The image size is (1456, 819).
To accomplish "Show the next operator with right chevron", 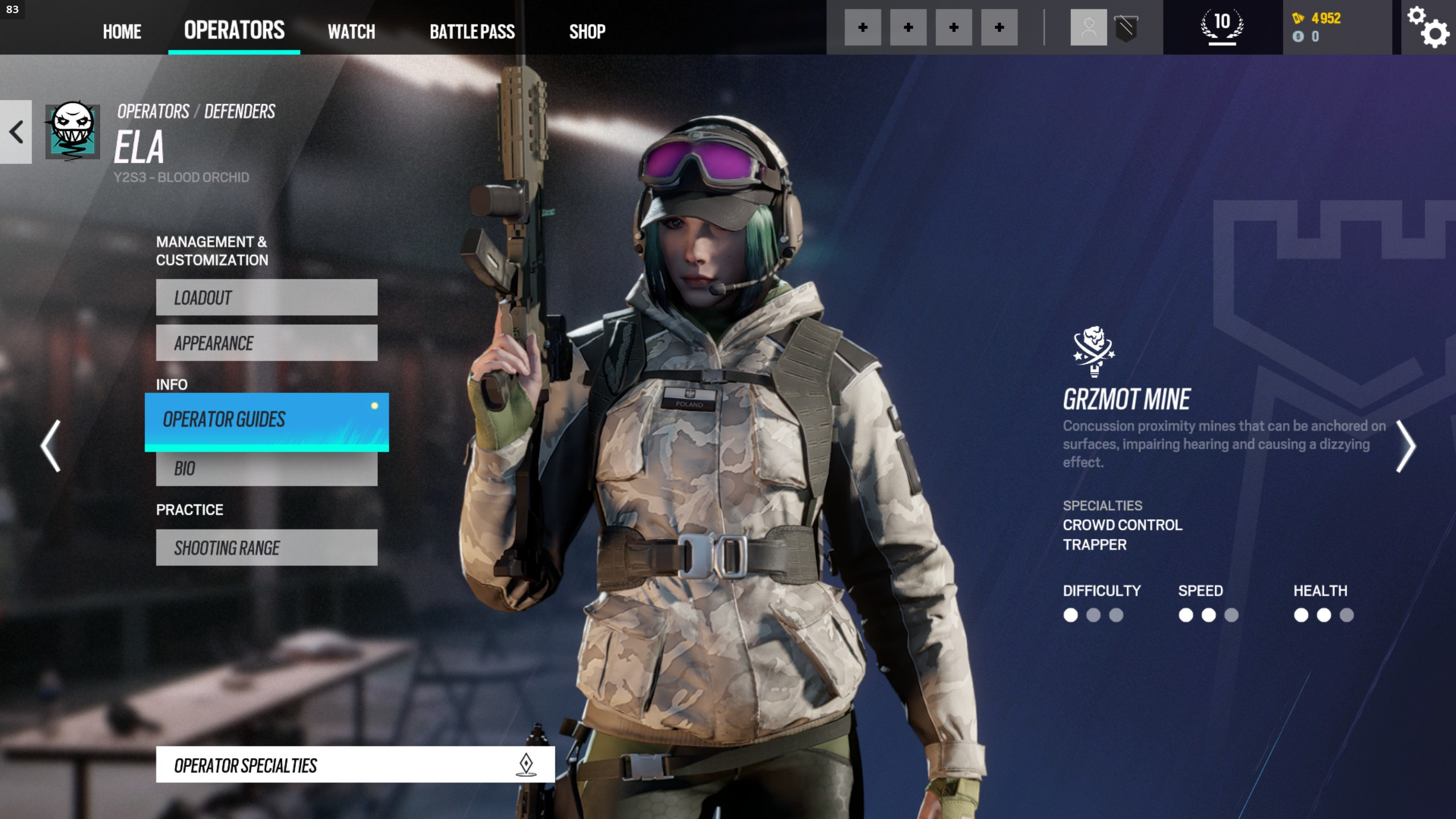I will click(1405, 446).
